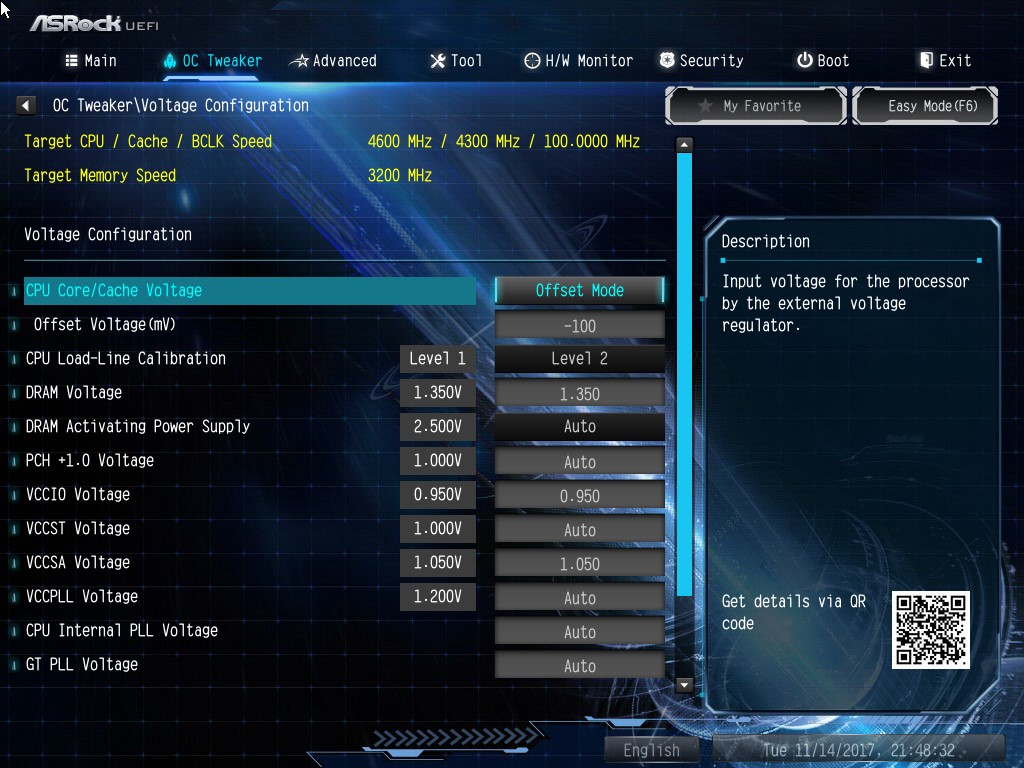Select the DRAM Voltage 1.350 field
The image size is (1024, 768).
580,393
